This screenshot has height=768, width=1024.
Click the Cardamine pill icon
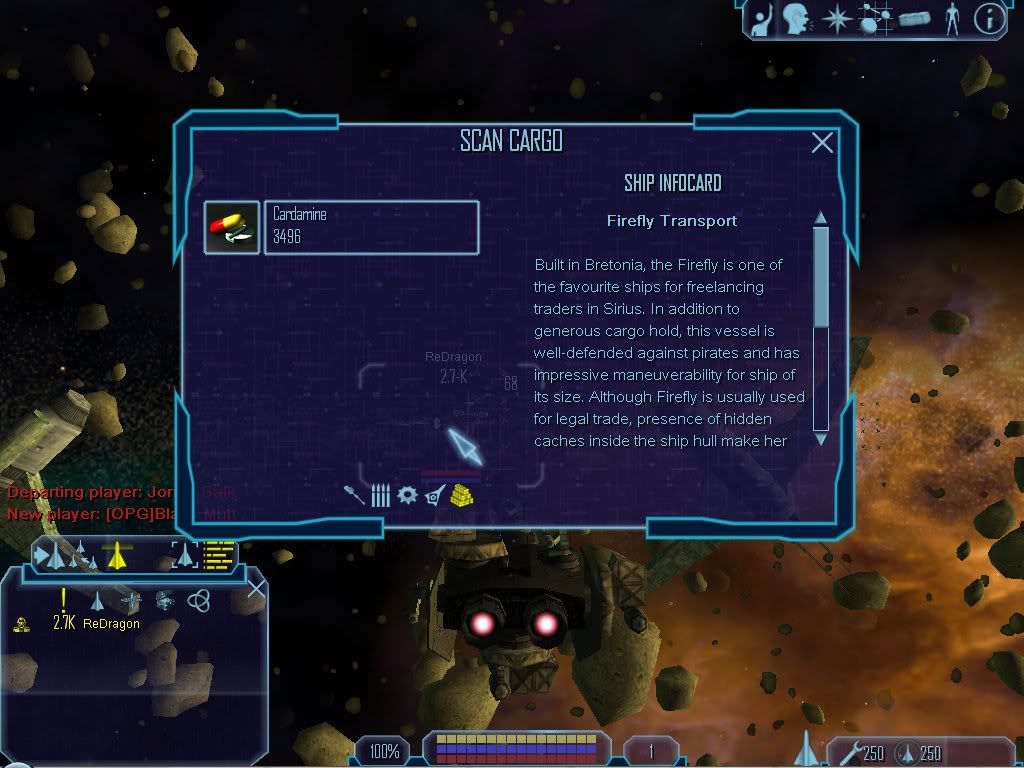(231, 228)
